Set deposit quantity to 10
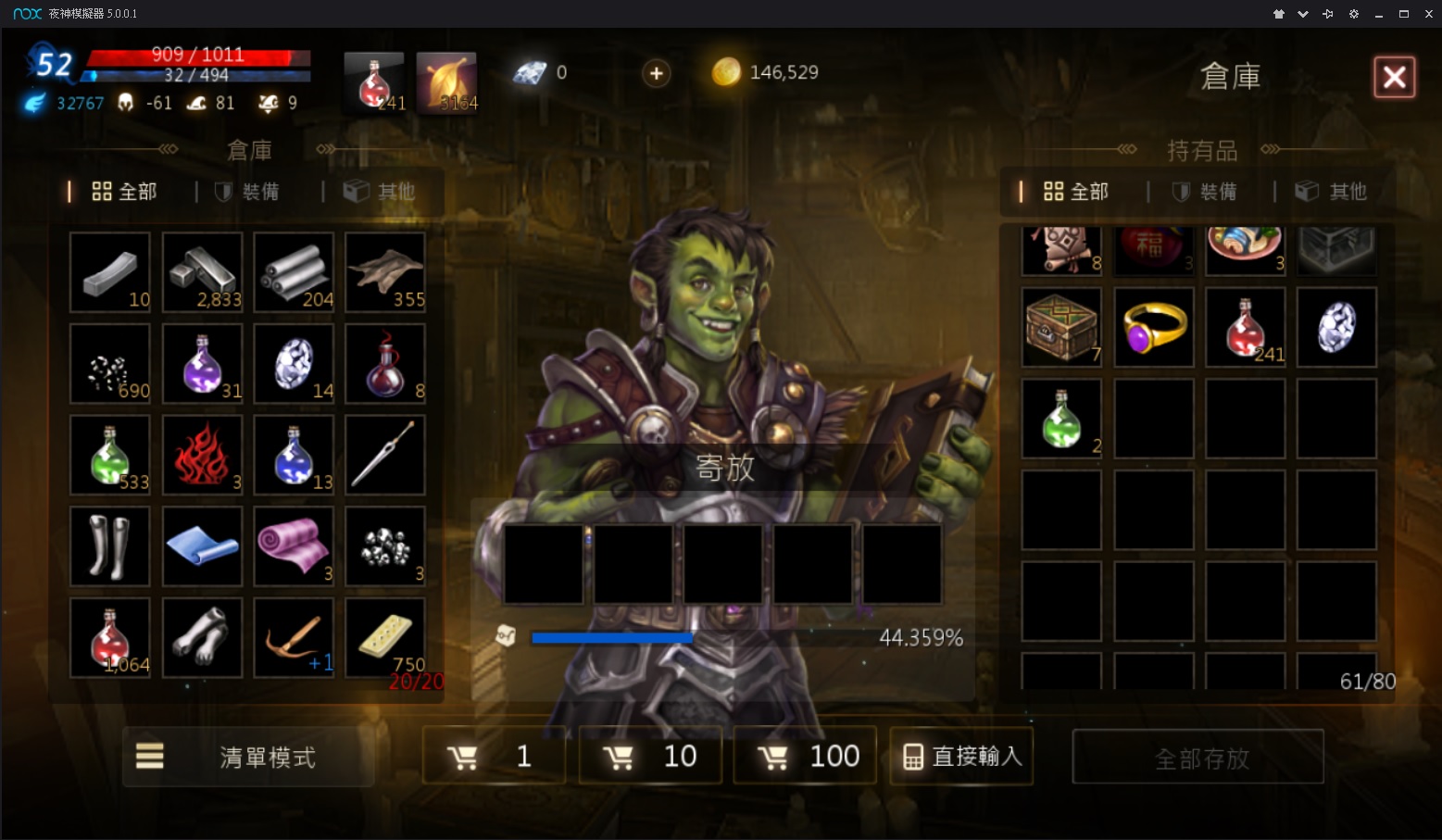Image resolution: width=1442 pixels, height=840 pixels. (650, 757)
